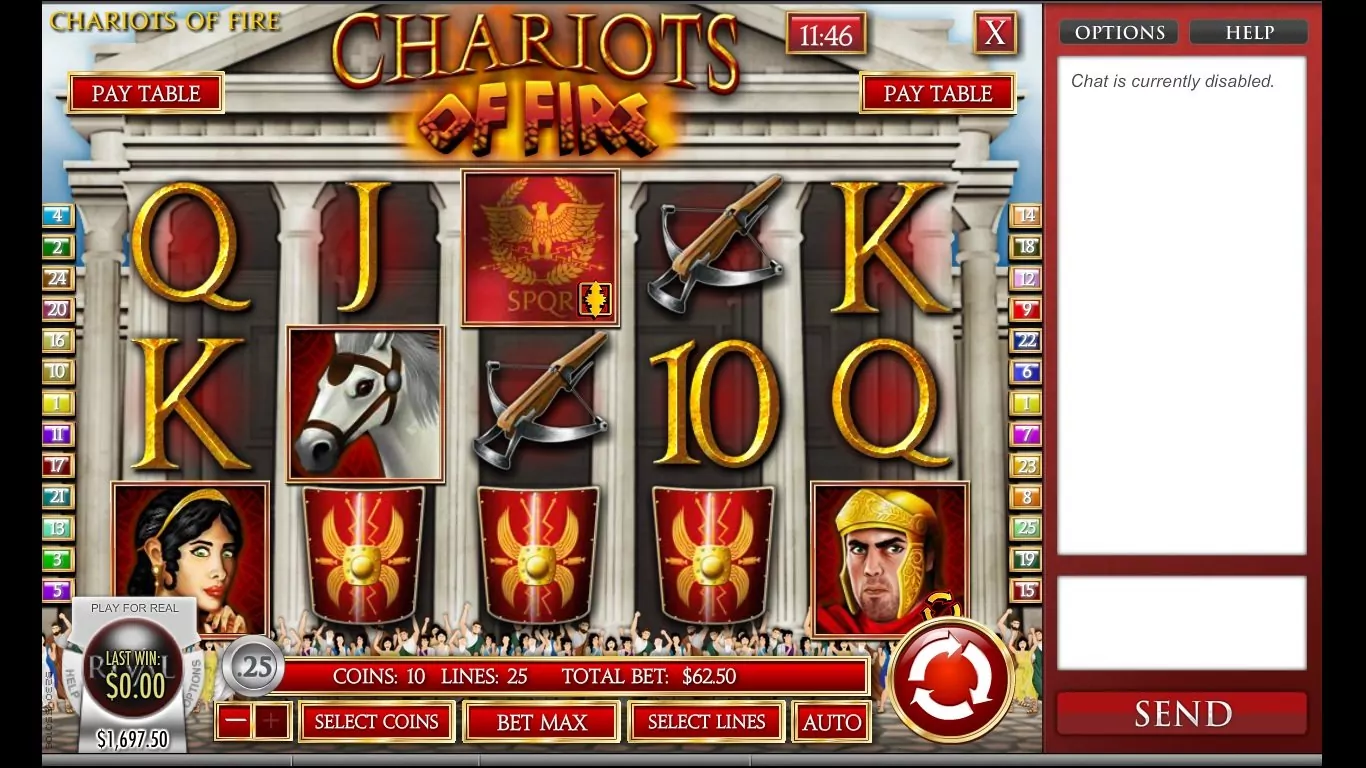Click the Play For Real label
This screenshot has height=768, width=1366.
pos(135,608)
